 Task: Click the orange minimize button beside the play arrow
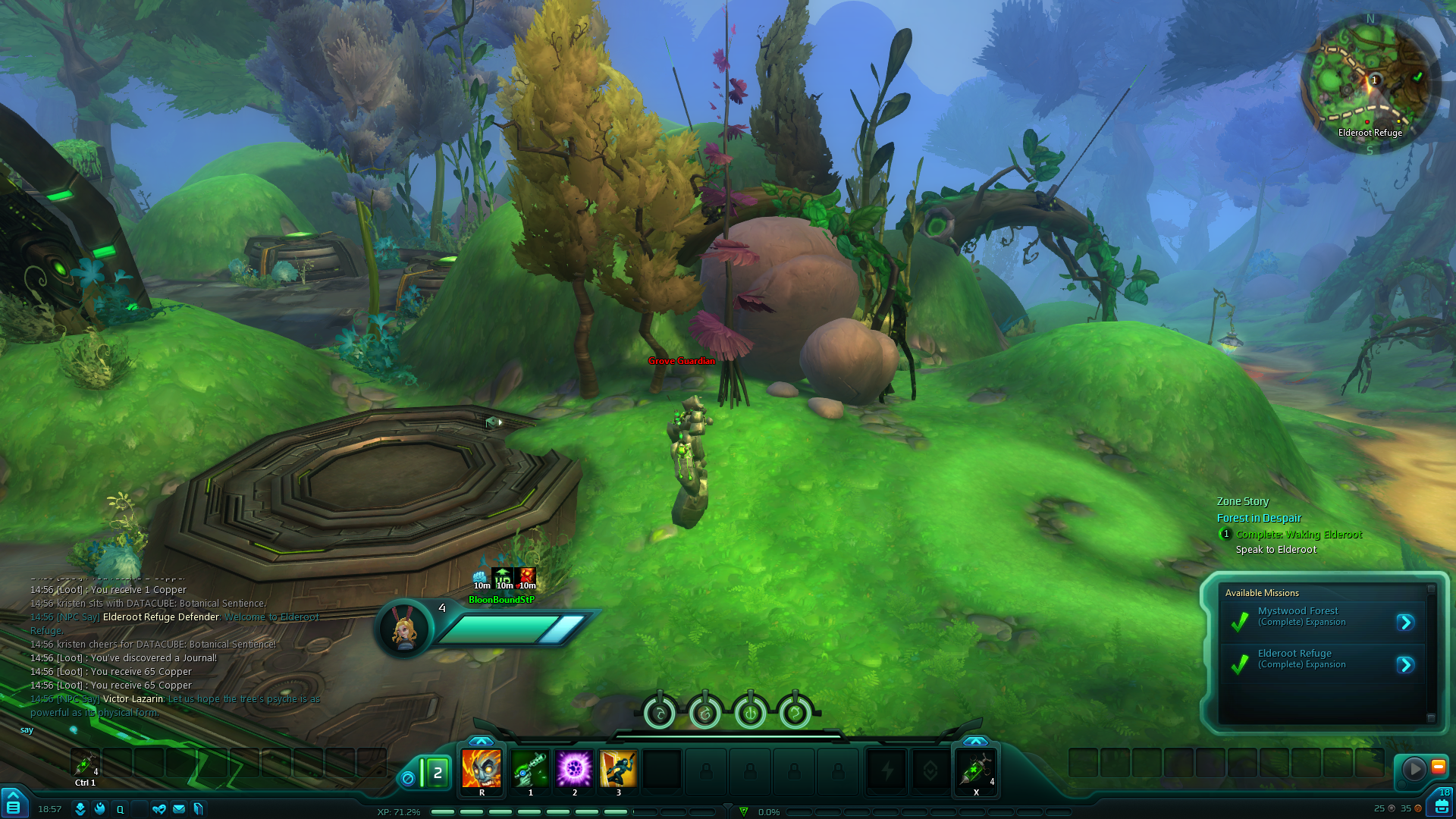pyautogui.click(x=1438, y=767)
